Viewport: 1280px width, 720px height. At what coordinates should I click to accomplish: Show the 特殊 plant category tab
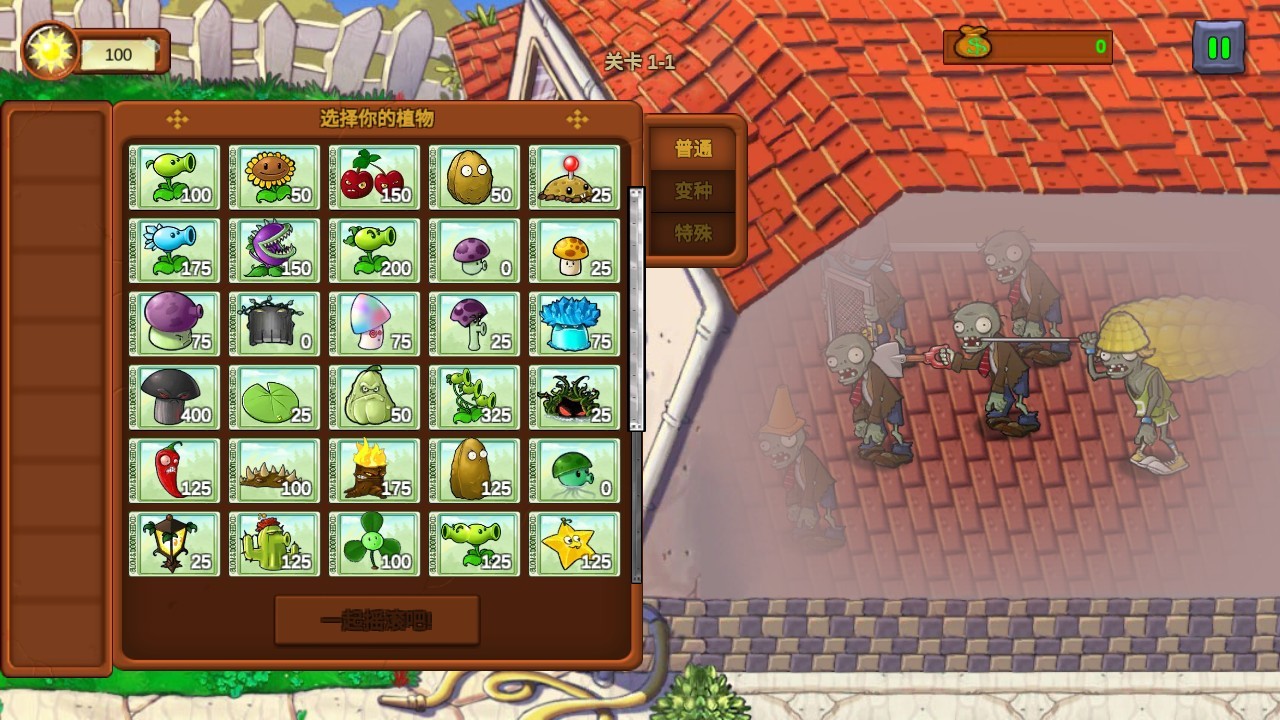coord(693,233)
